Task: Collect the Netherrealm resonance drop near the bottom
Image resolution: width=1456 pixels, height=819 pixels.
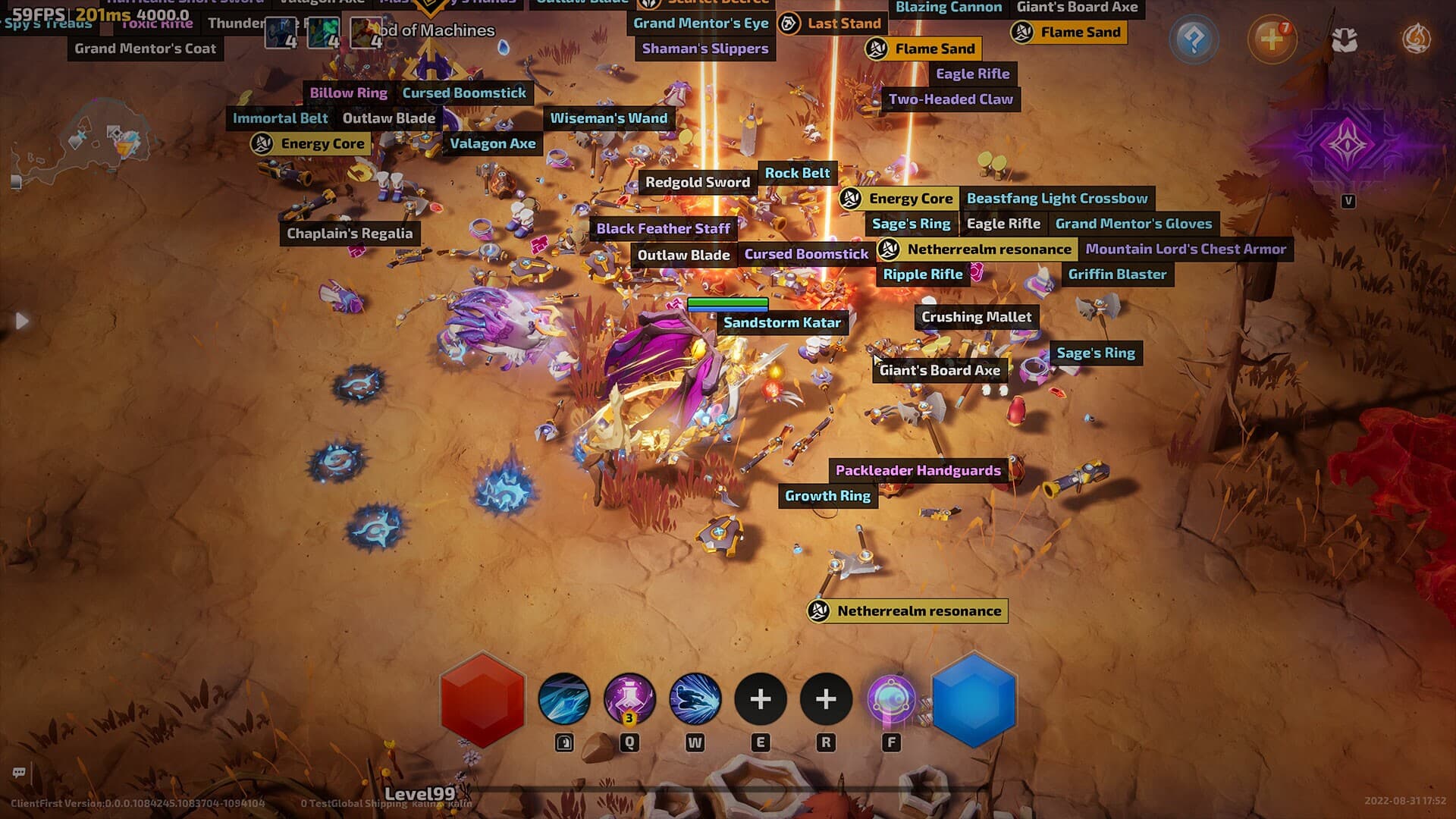Action: [x=906, y=610]
